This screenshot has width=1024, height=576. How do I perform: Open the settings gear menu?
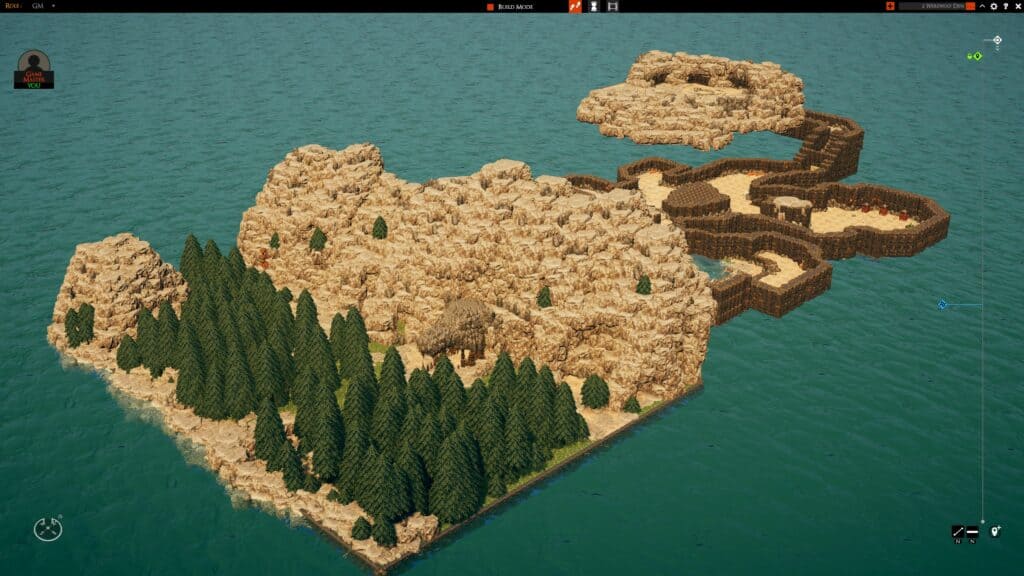tap(994, 6)
